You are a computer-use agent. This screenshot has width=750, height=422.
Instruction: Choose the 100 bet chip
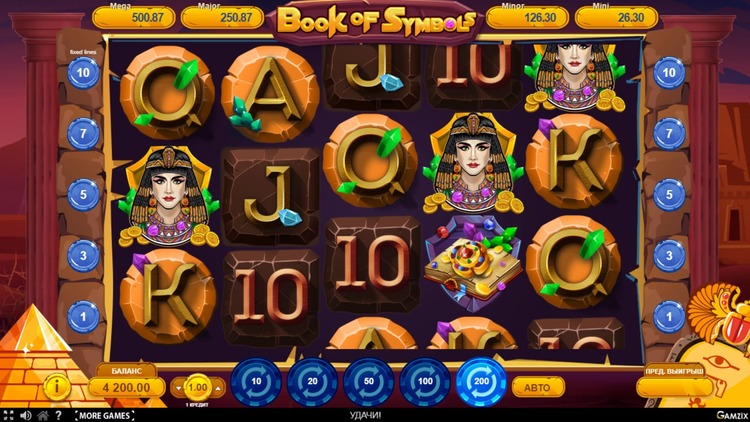[425, 383]
